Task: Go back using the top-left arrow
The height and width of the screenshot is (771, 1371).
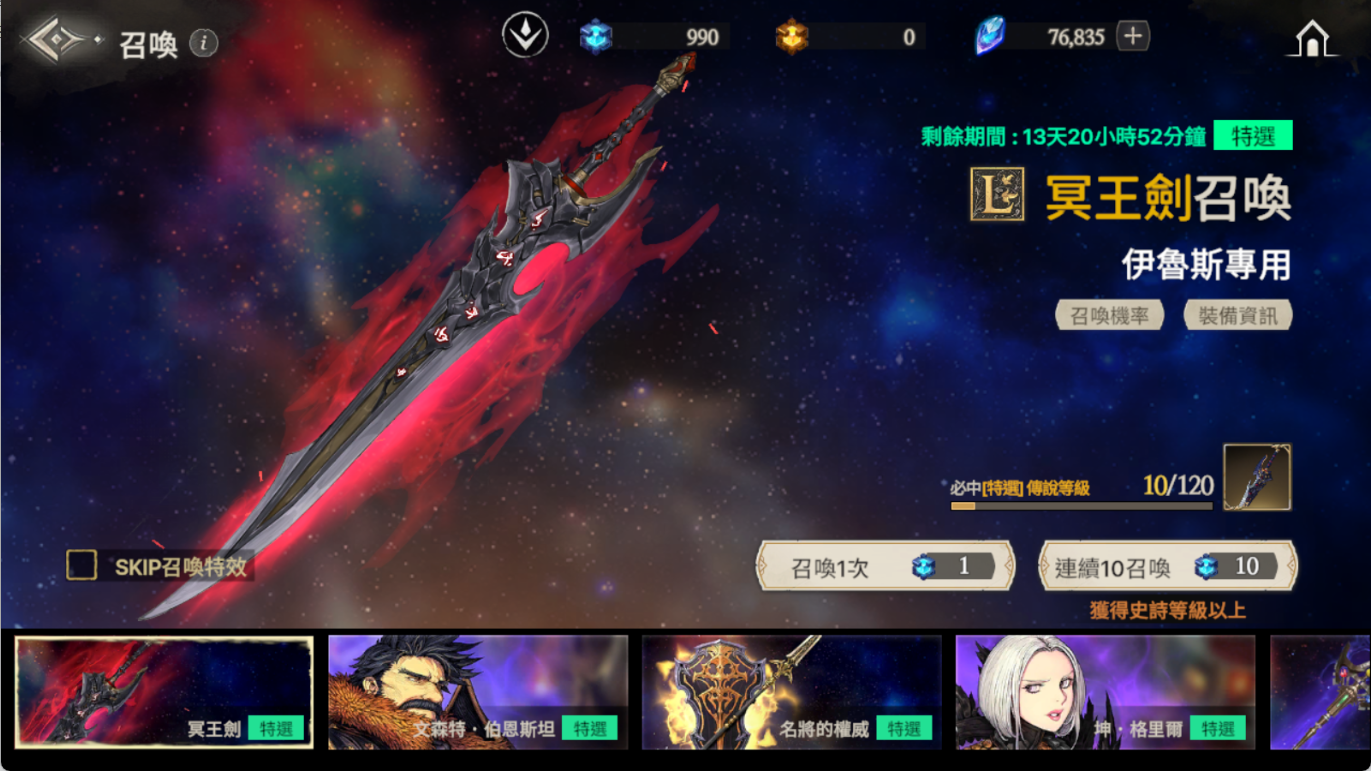Action: click(x=57, y=41)
